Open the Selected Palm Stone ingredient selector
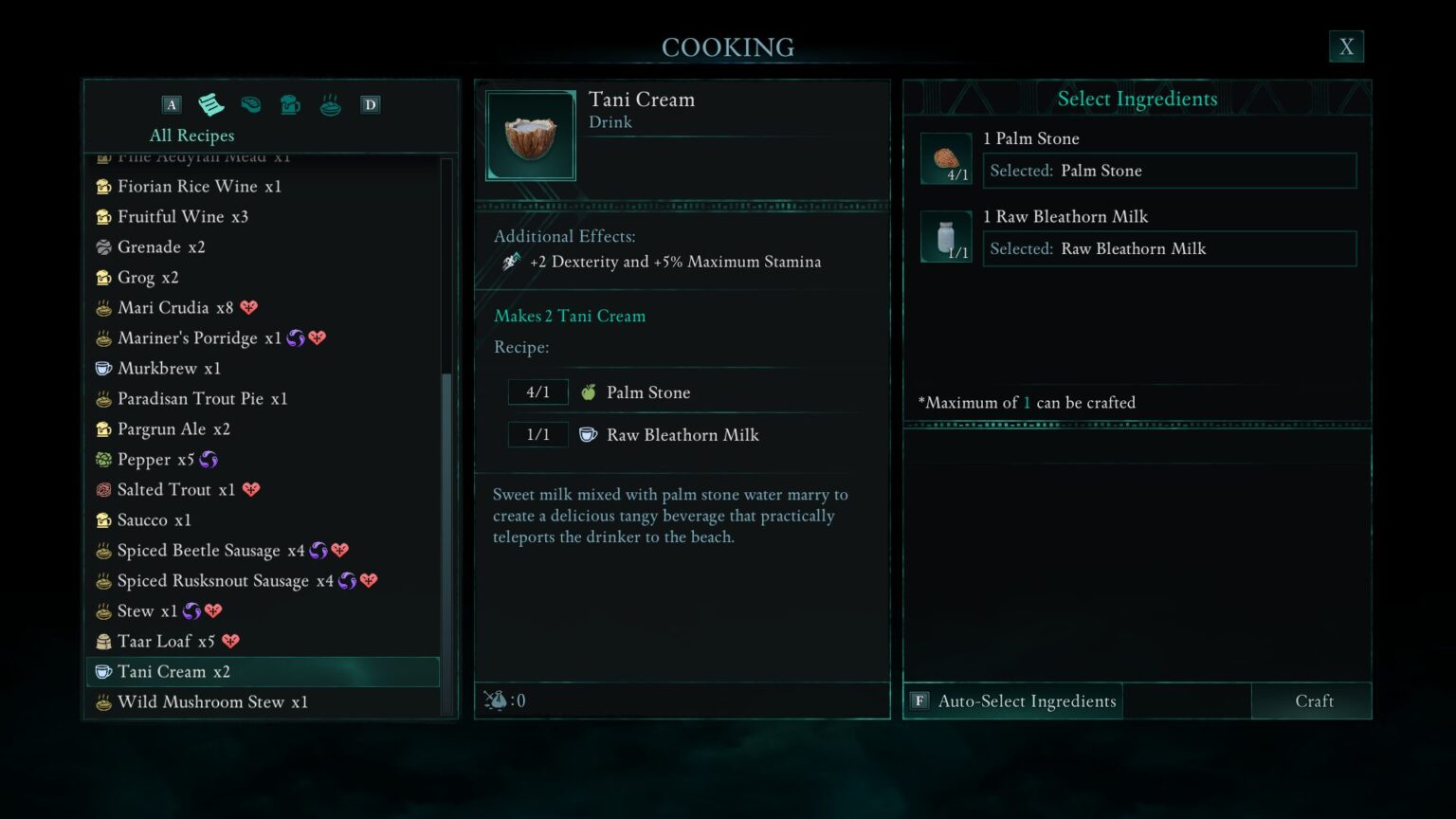This screenshot has height=819, width=1456. coord(1170,170)
